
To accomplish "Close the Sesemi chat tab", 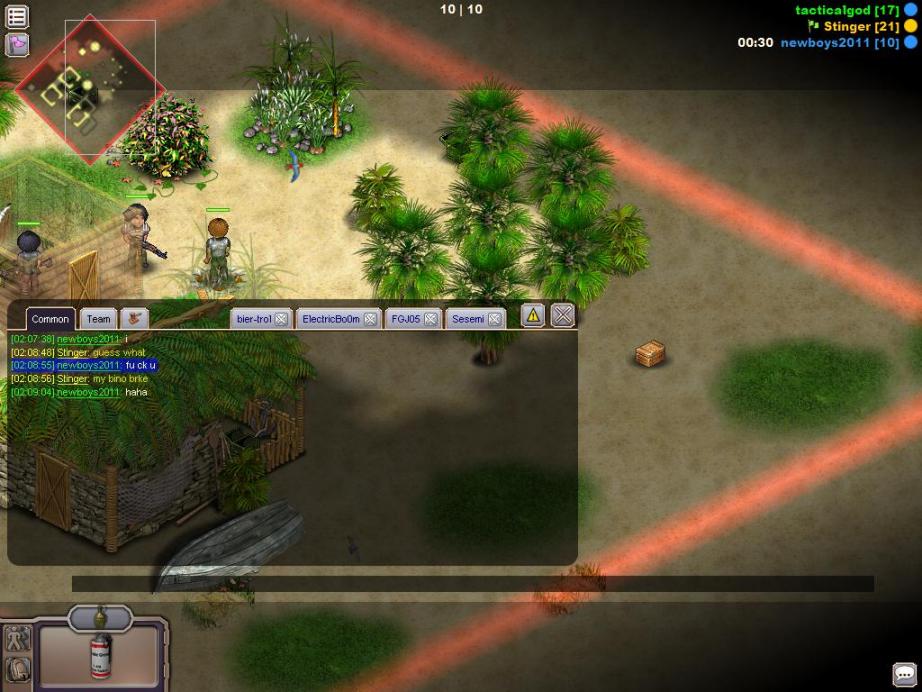I will [x=495, y=319].
